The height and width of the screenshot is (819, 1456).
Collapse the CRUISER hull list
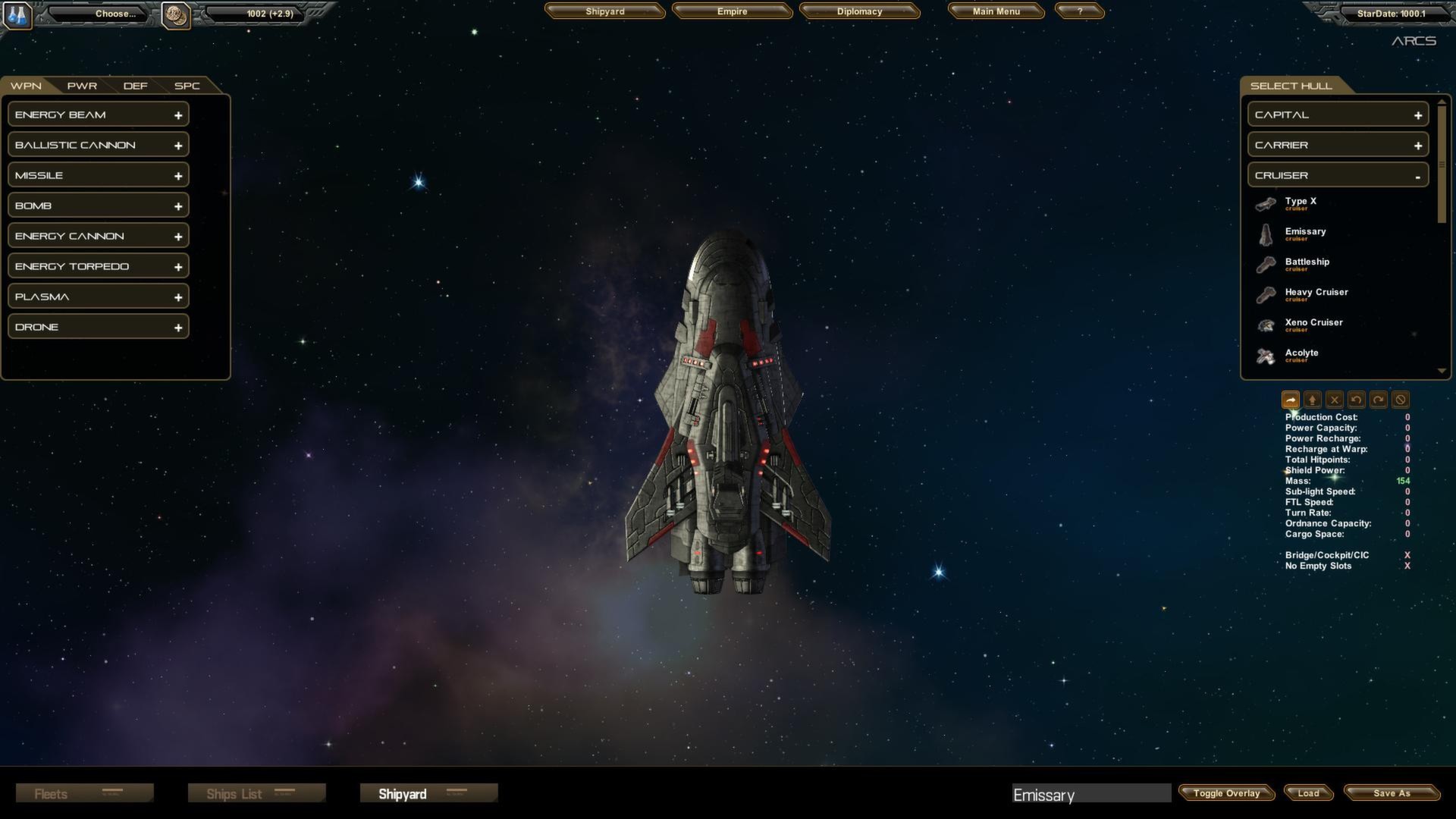point(1417,174)
